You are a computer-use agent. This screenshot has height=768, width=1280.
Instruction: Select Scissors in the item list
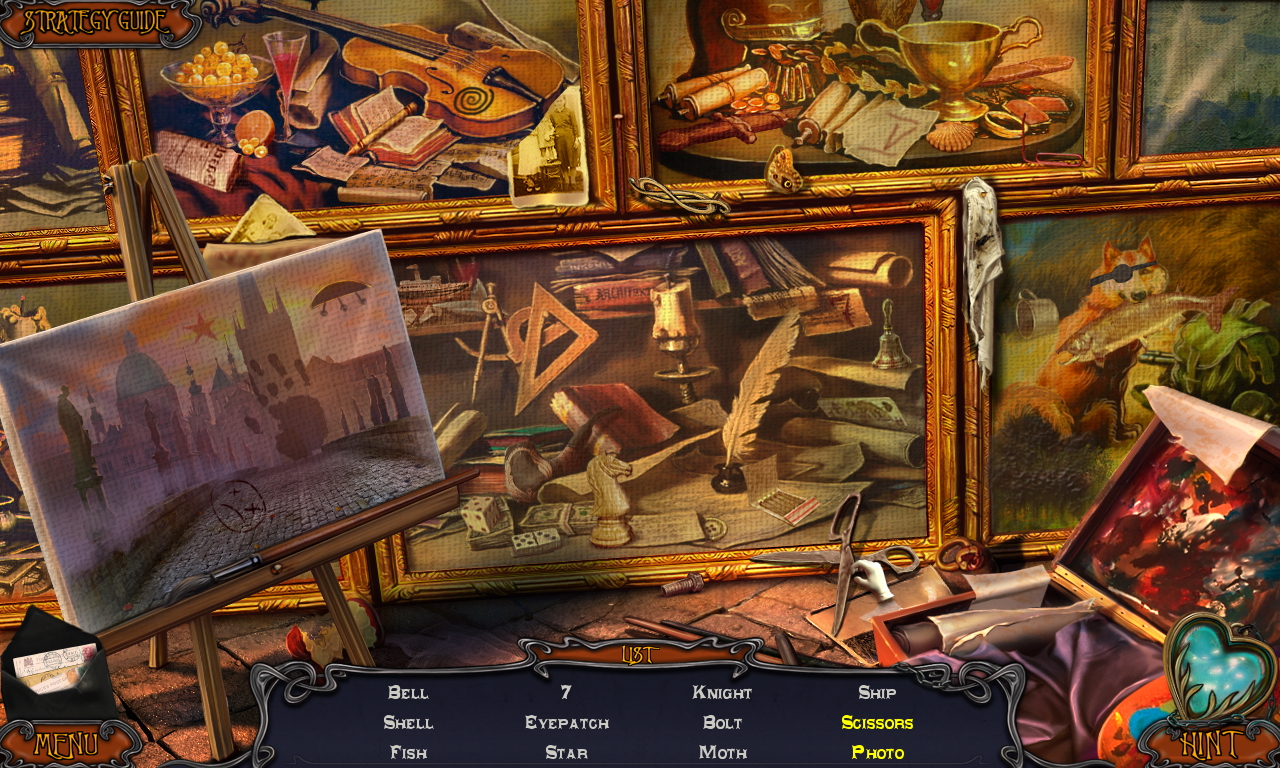878,722
